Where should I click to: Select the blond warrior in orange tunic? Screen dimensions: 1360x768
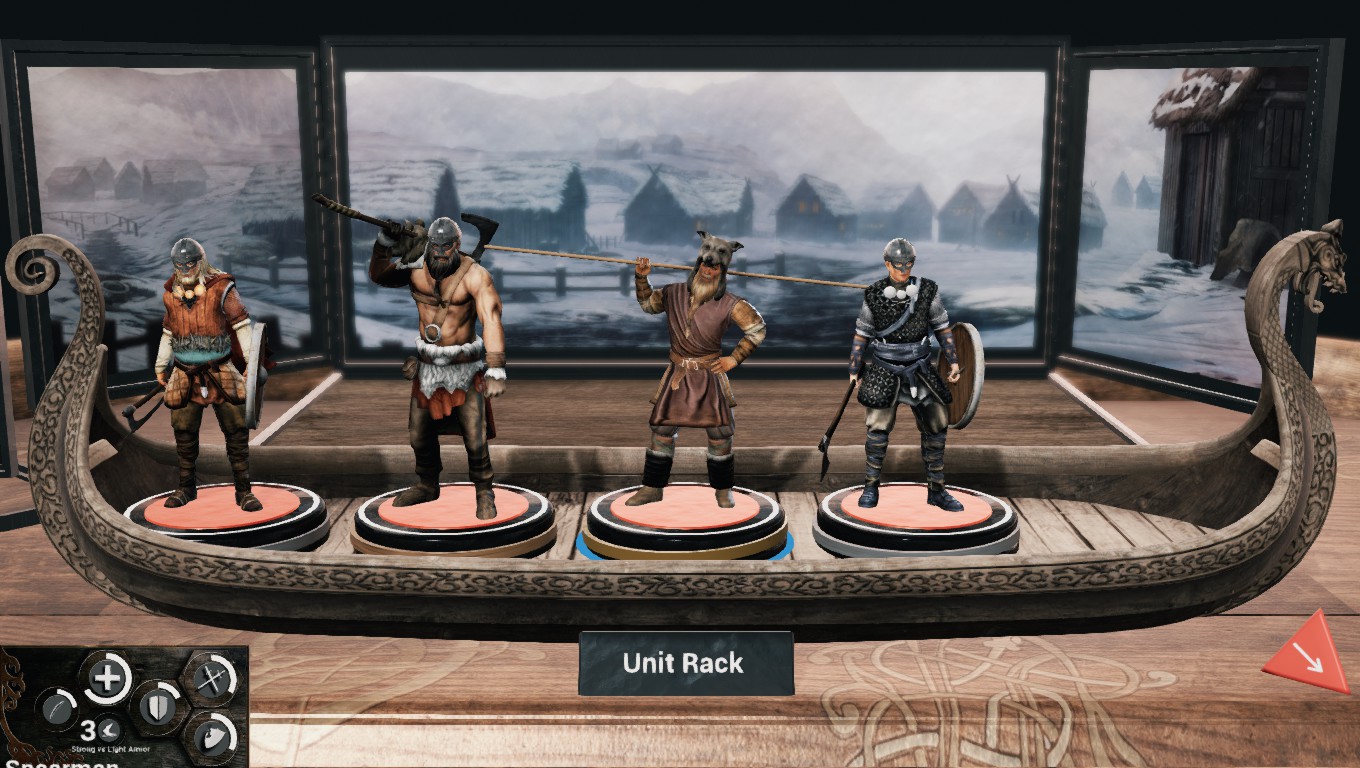coord(207,370)
